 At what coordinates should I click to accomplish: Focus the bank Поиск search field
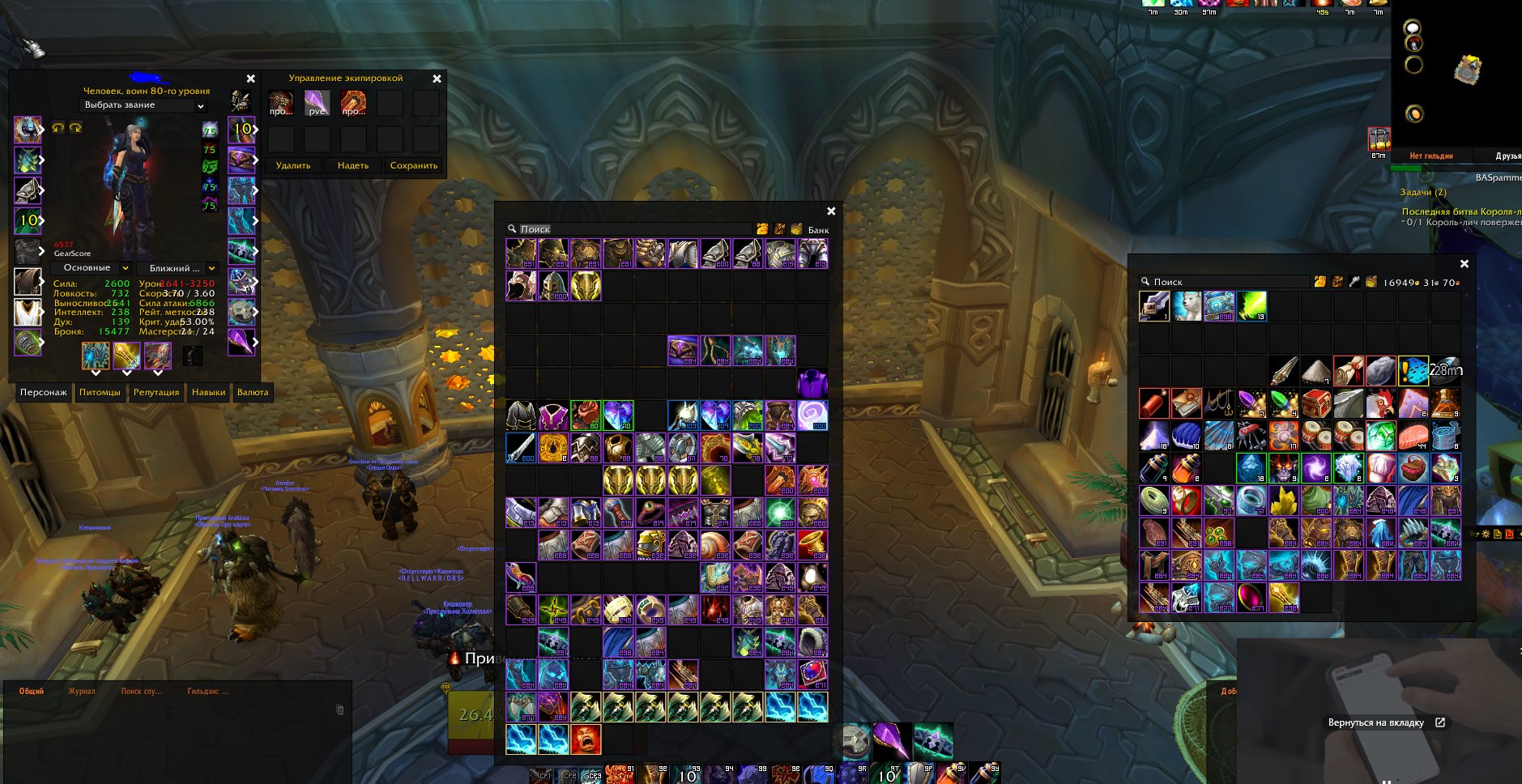(x=632, y=229)
